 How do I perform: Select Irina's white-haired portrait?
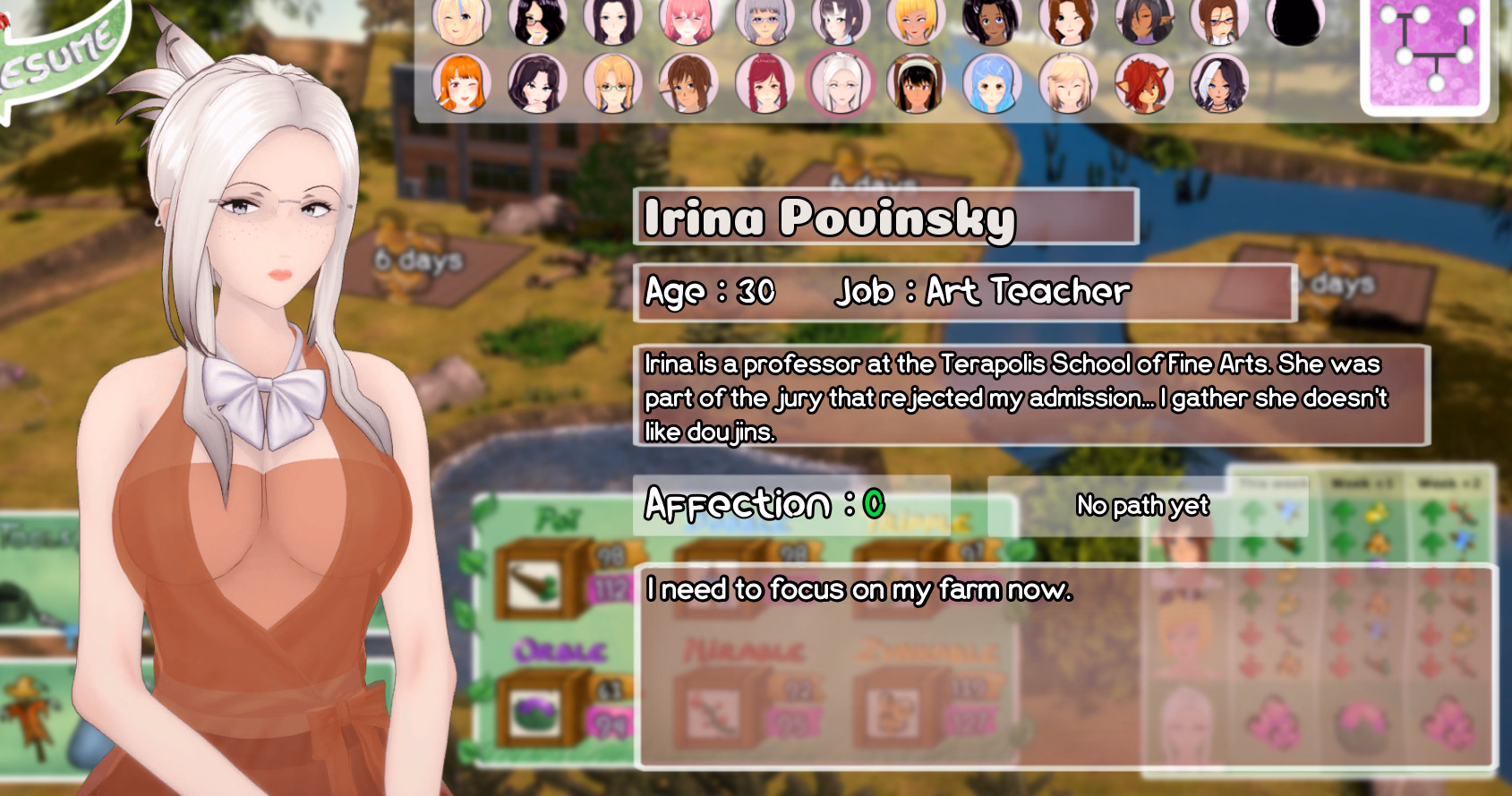click(840, 83)
